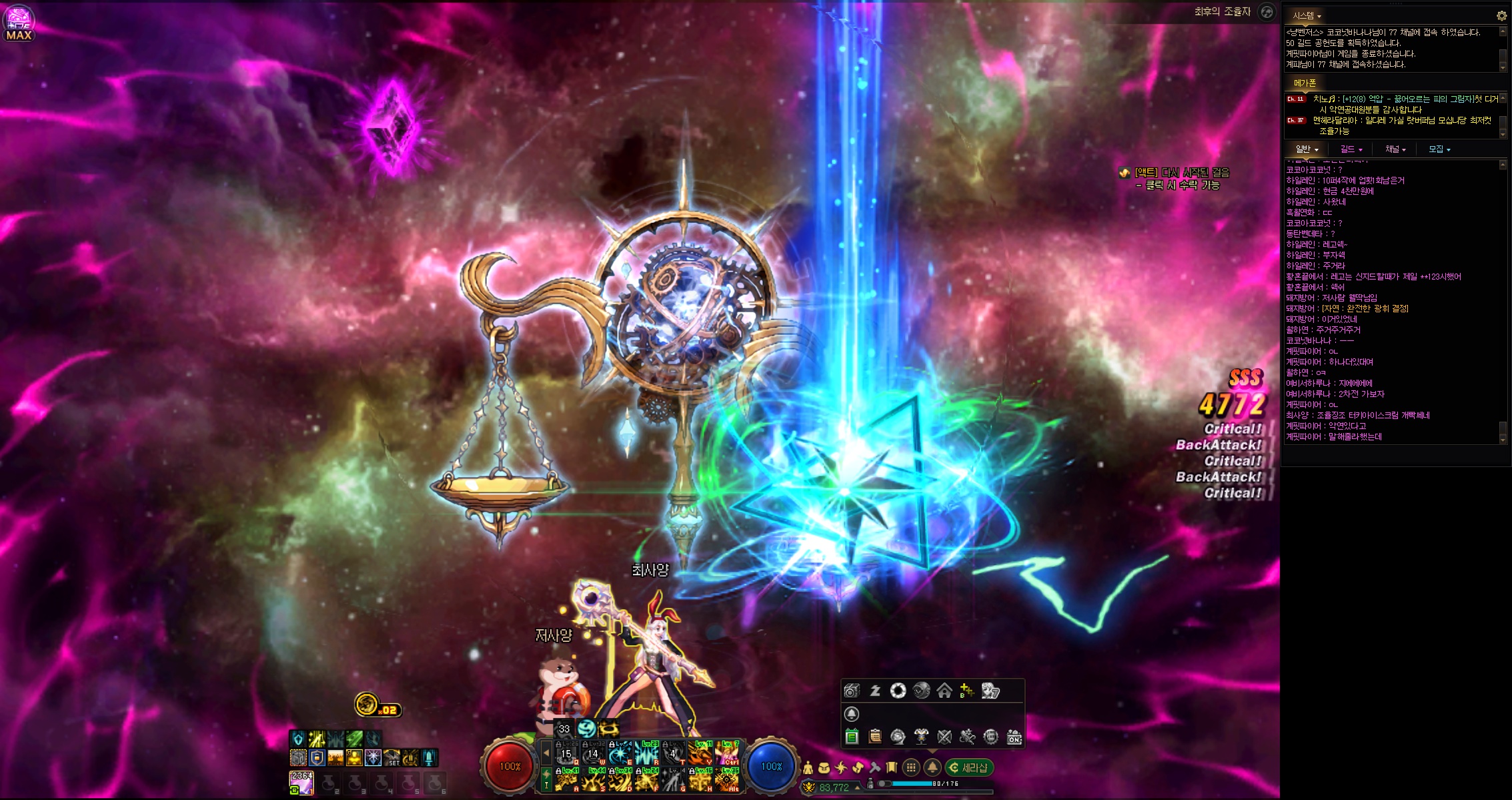Screen dimensions: 1512x800
Task: Click the skill bar left arrow
Action: click(546, 753)
